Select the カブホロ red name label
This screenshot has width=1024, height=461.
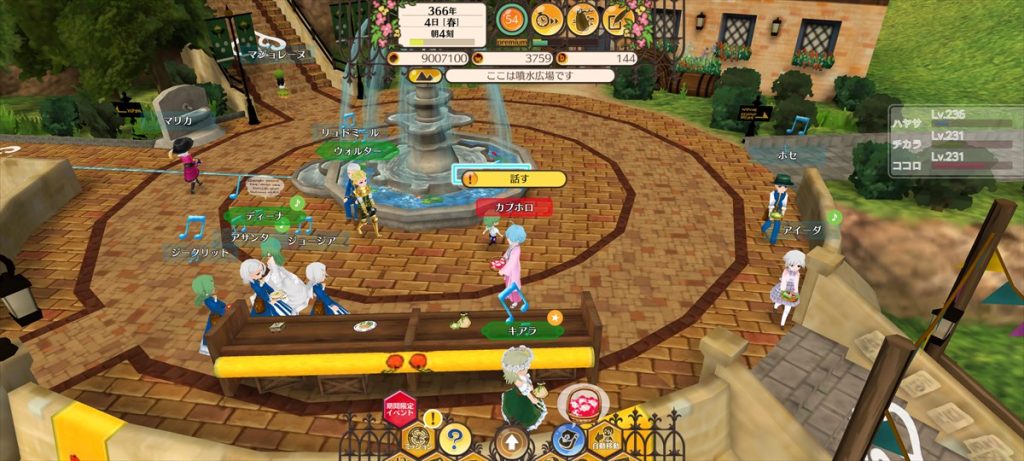pyautogui.click(x=514, y=207)
